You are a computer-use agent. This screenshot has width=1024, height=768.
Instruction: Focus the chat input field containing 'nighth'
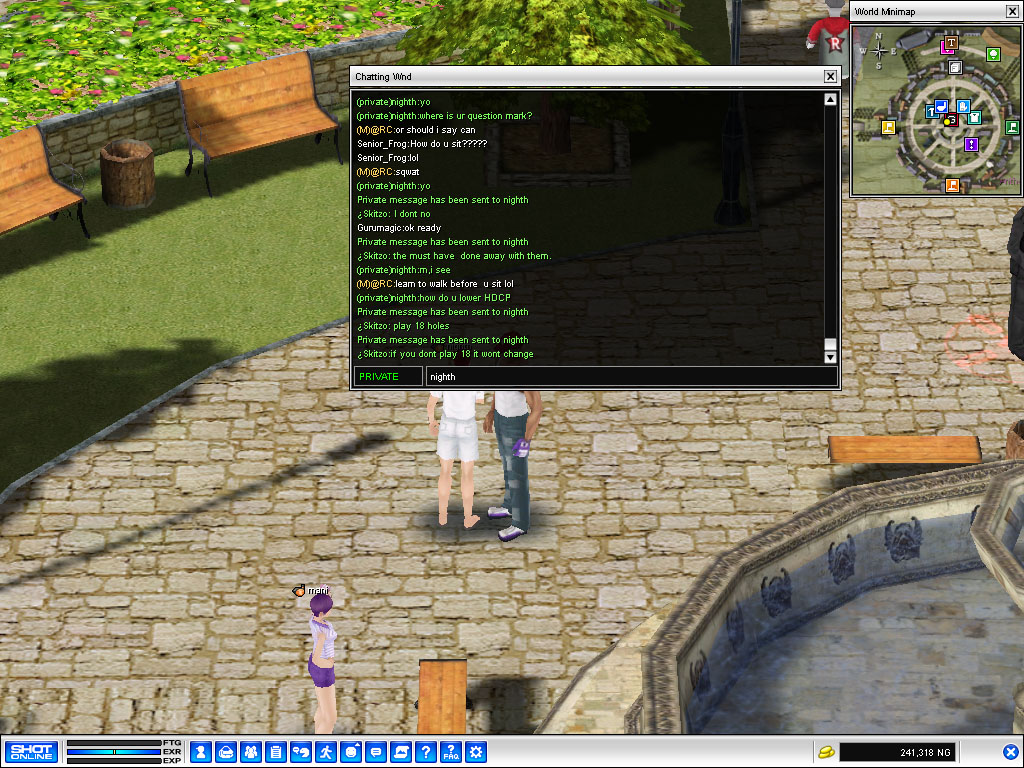pyautogui.click(x=630, y=377)
